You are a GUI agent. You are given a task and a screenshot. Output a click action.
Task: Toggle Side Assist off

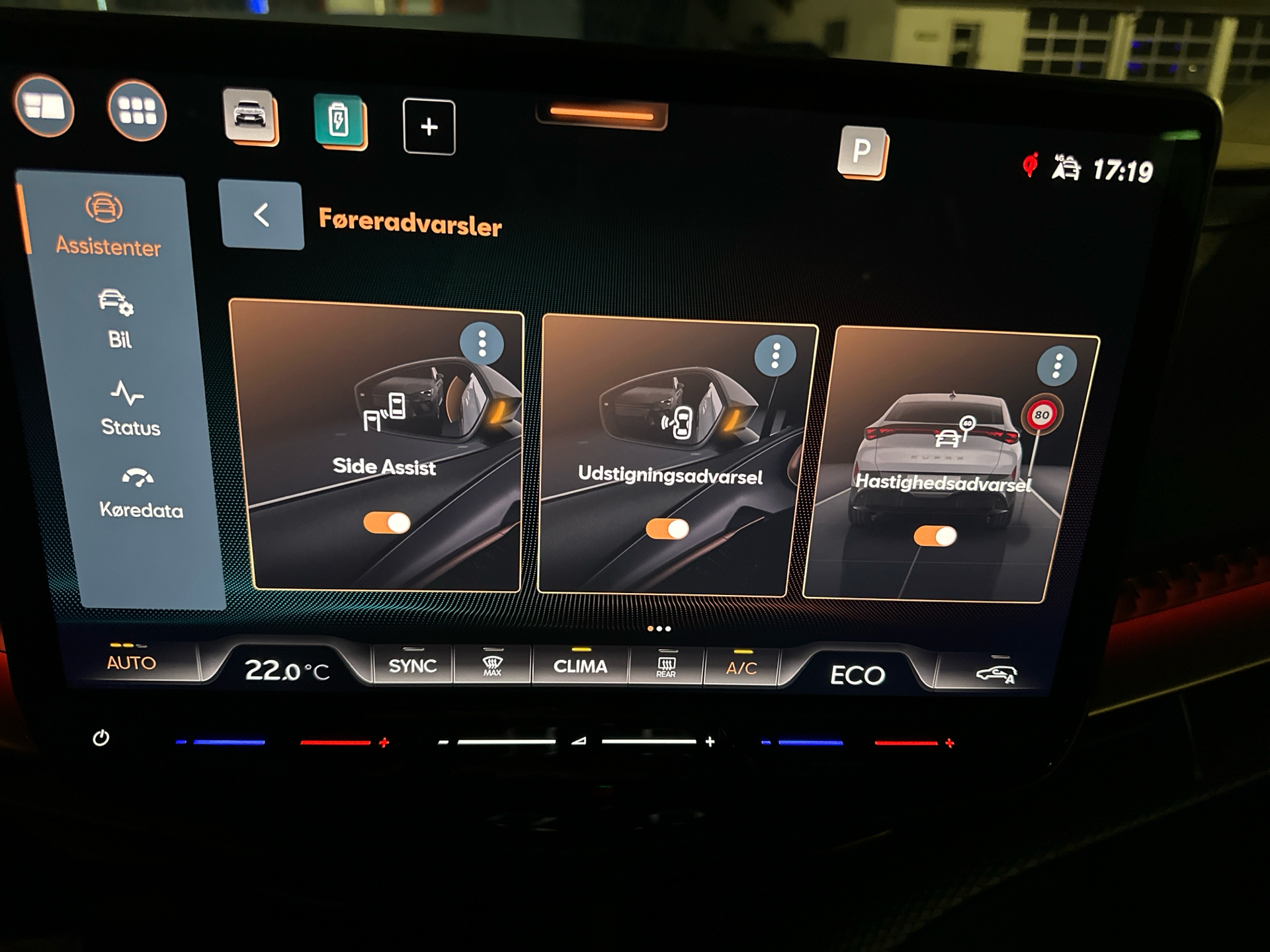tap(386, 522)
